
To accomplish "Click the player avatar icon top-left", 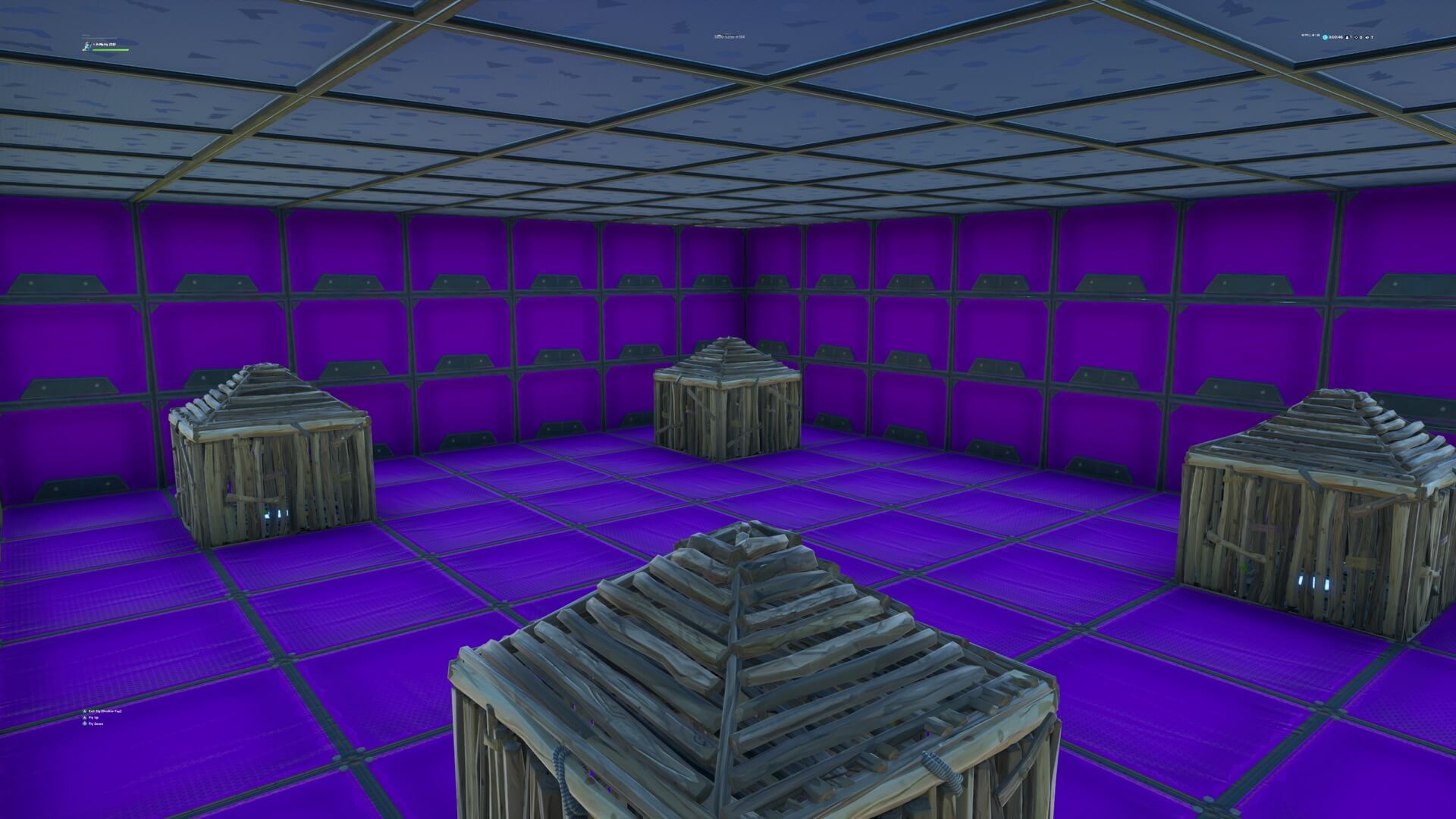I will point(86,46).
